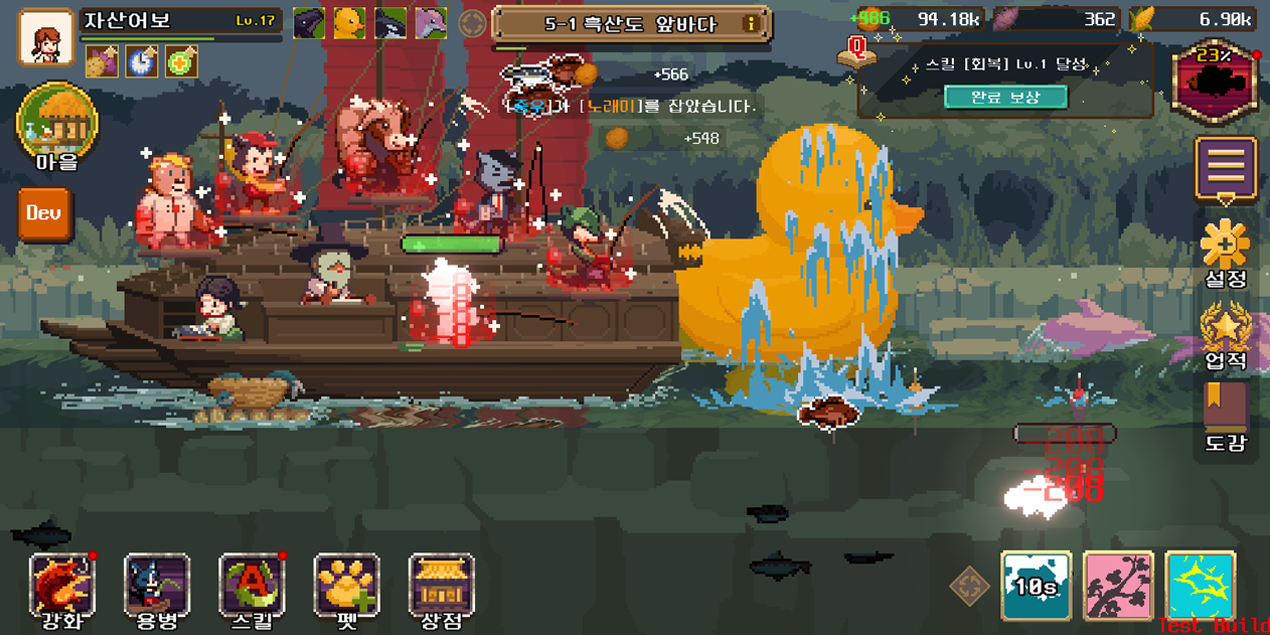Open the 5-1 흑산도 앞바다 stage info
Screen dimensions: 1270x635
coord(632,24)
